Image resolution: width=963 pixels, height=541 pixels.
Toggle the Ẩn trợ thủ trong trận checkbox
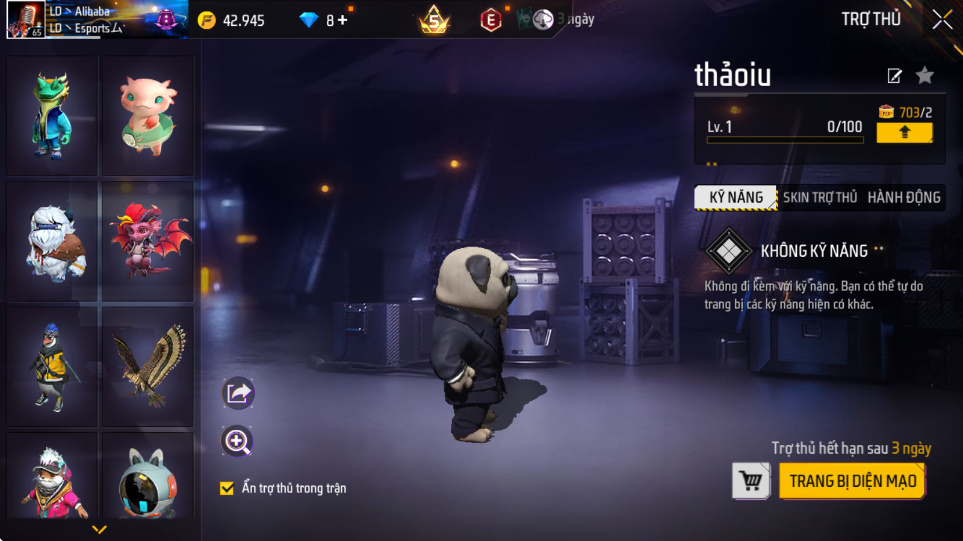pos(227,488)
